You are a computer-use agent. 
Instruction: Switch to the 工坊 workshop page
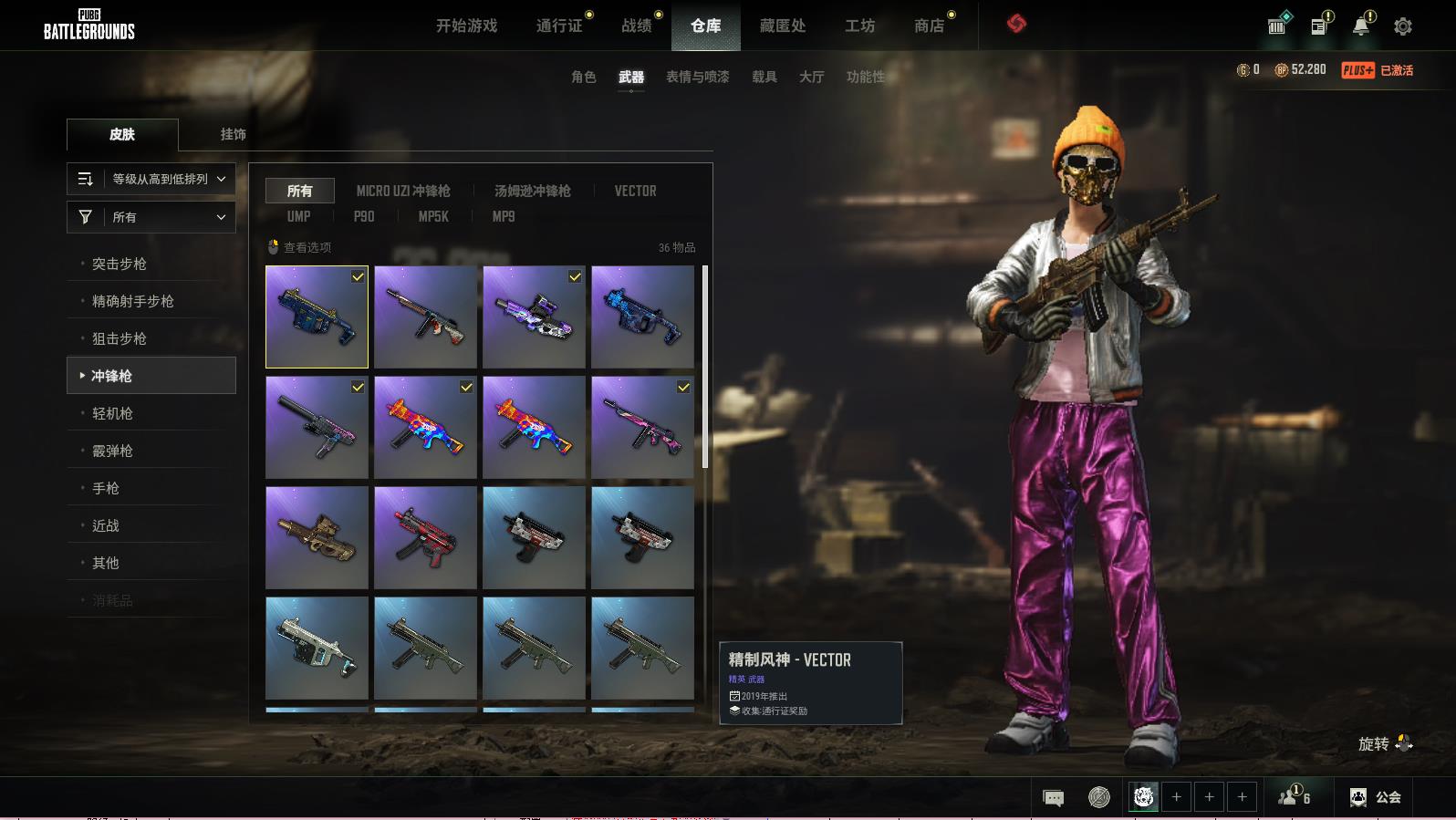point(859,26)
